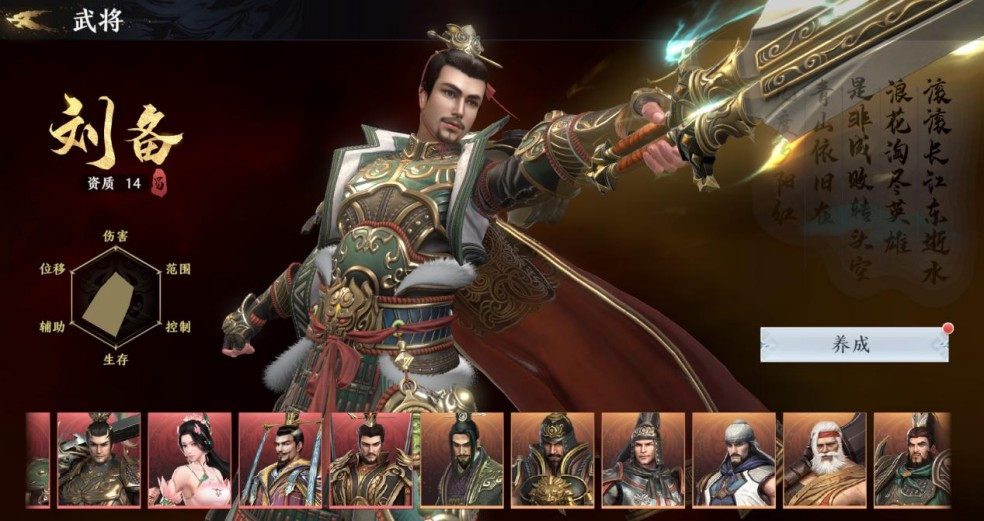
Task: Select the helmeted general in silver armor
Action: (x=642, y=459)
